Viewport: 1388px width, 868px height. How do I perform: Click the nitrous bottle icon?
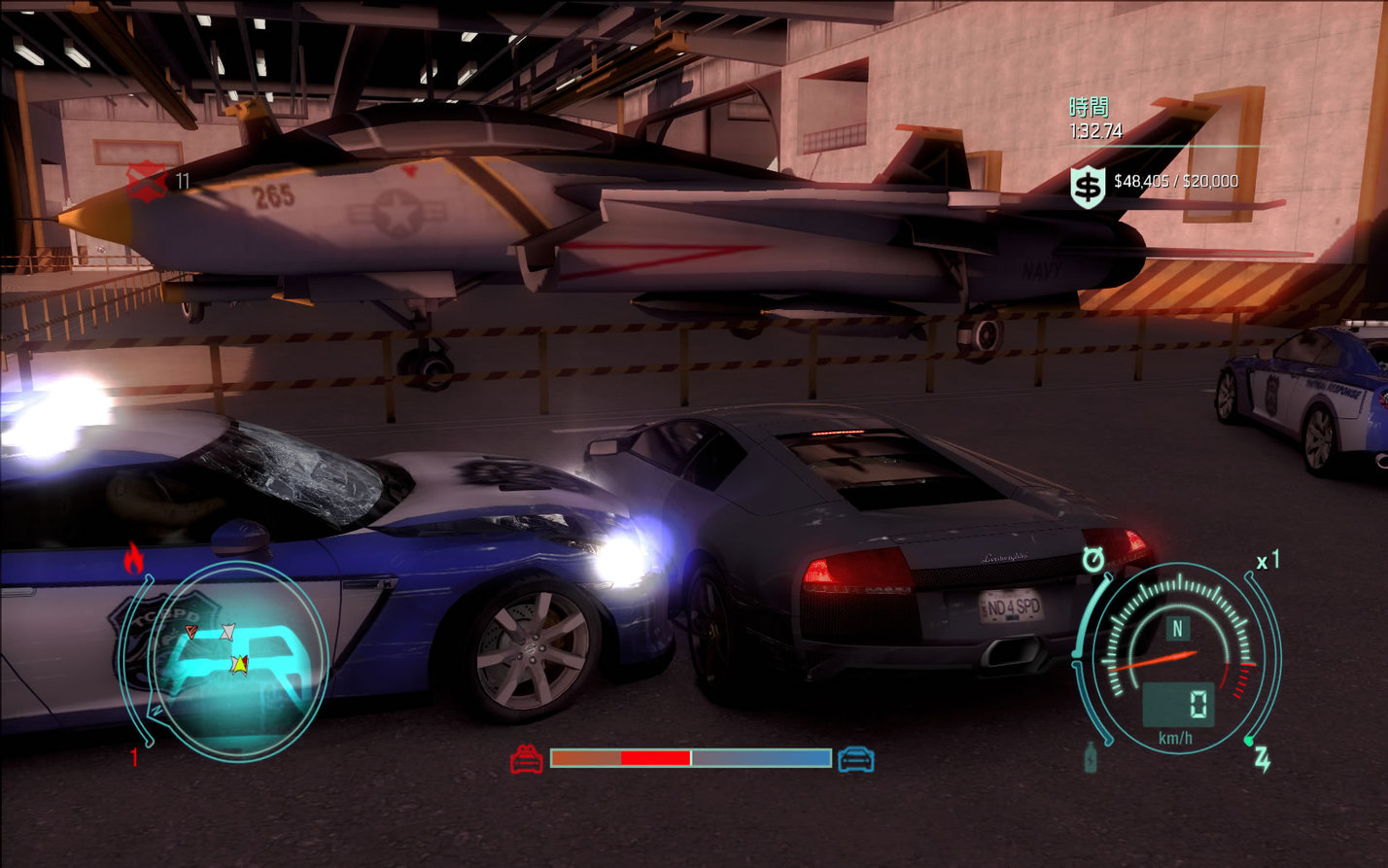[1092, 757]
